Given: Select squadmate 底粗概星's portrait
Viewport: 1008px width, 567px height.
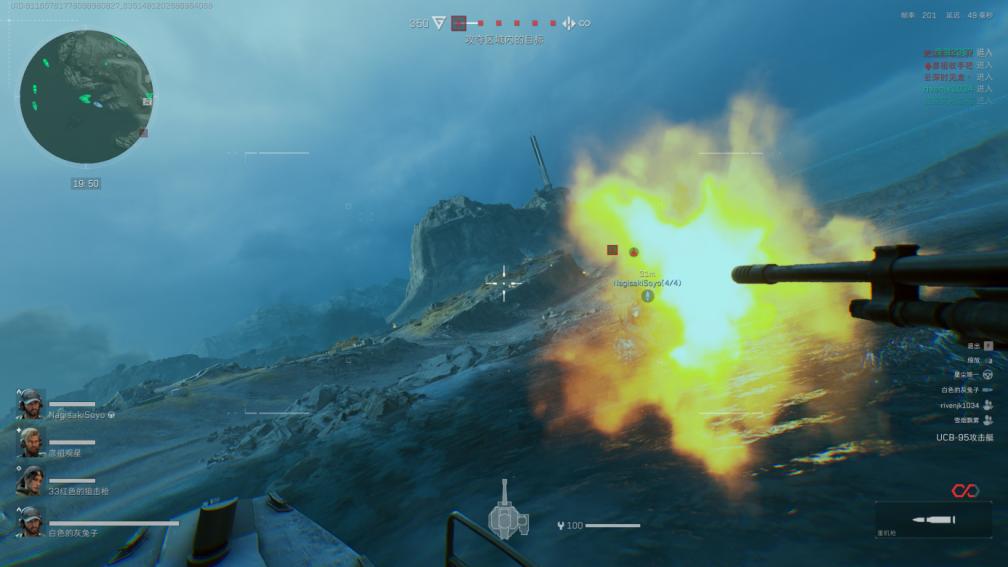Looking at the screenshot, I should tap(30, 442).
